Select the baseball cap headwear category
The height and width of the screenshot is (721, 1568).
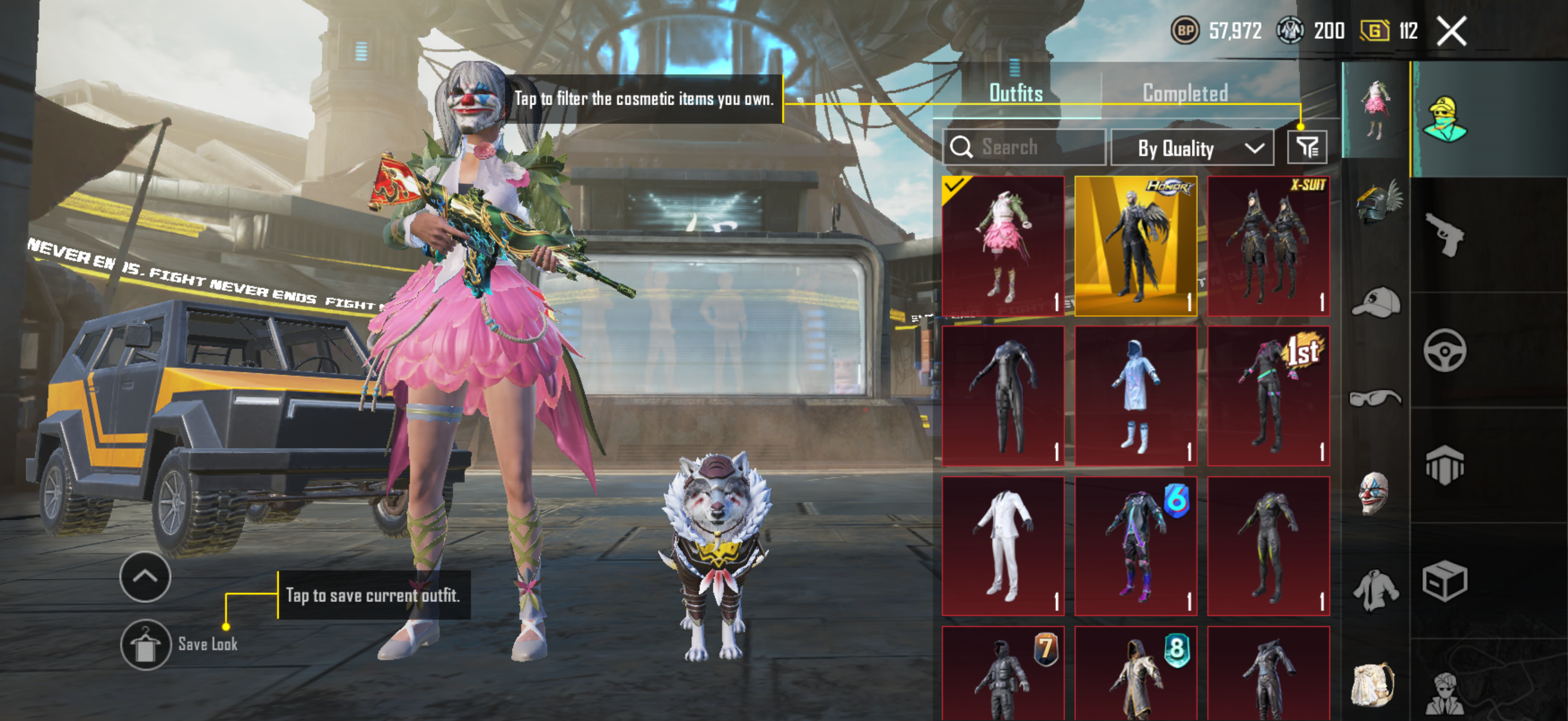[x=1375, y=303]
